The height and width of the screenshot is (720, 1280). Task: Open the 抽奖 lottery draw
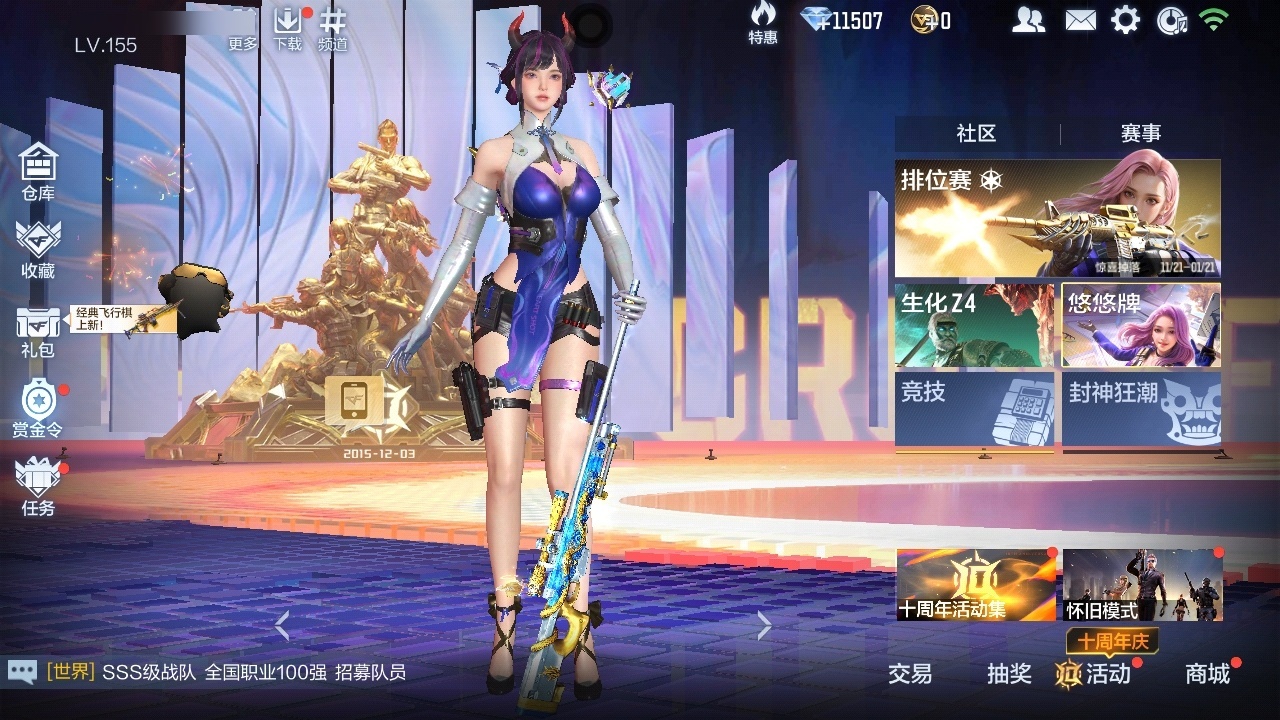pyautogui.click(x=1009, y=674)
